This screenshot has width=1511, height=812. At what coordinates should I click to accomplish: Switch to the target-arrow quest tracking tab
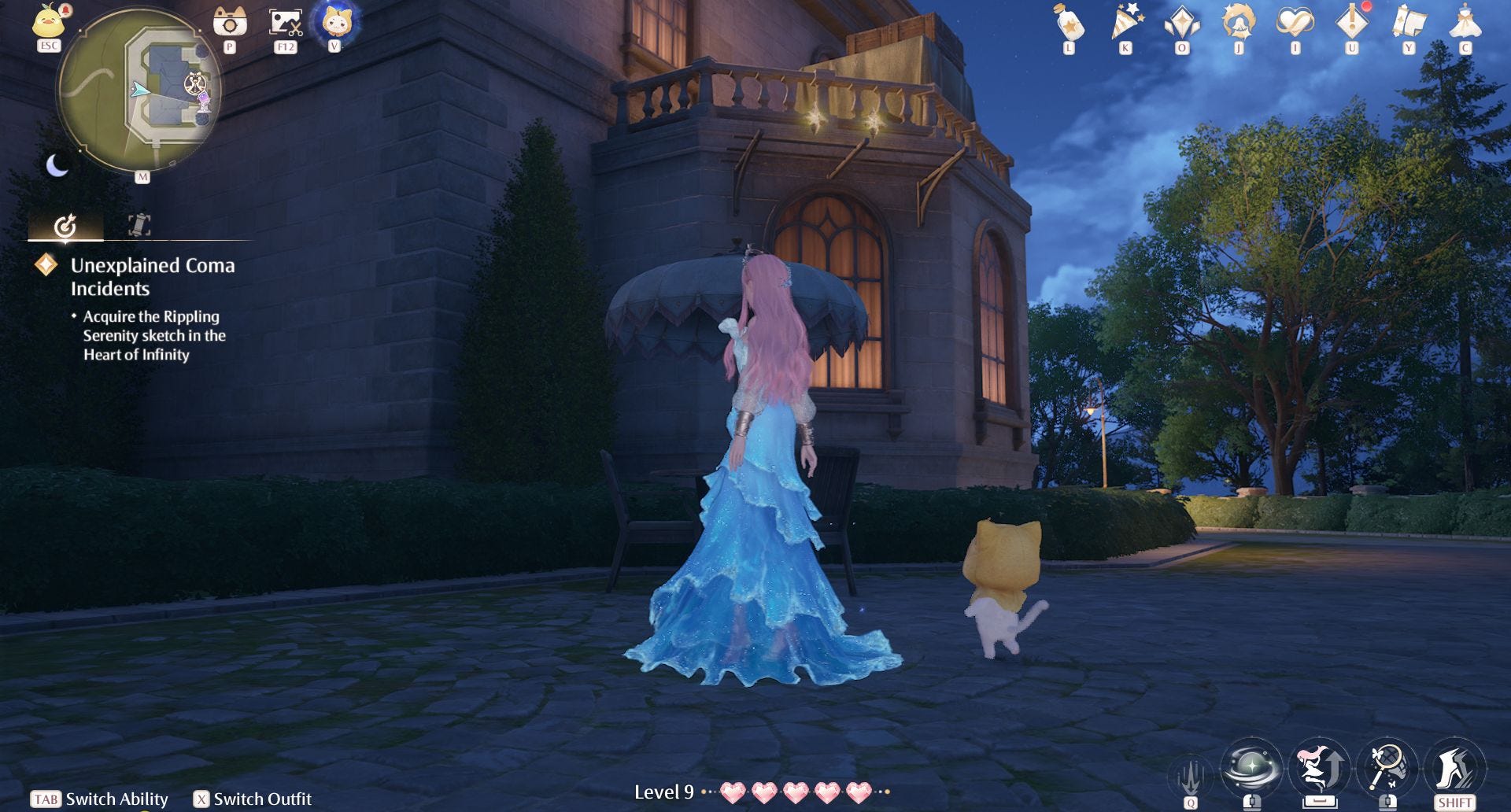pyautogui.click(x=65, y=226)
